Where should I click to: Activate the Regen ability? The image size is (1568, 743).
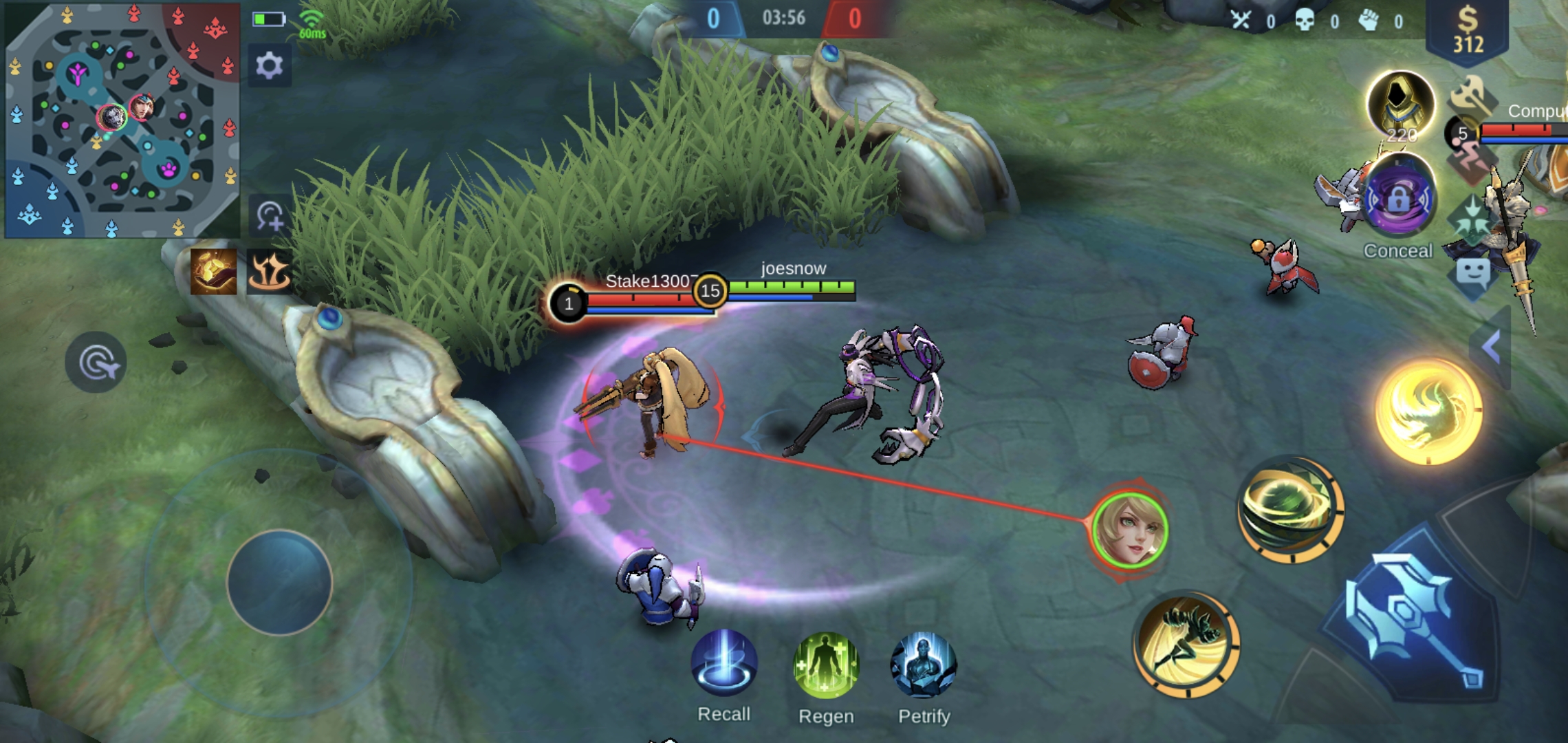pos(826,666)
